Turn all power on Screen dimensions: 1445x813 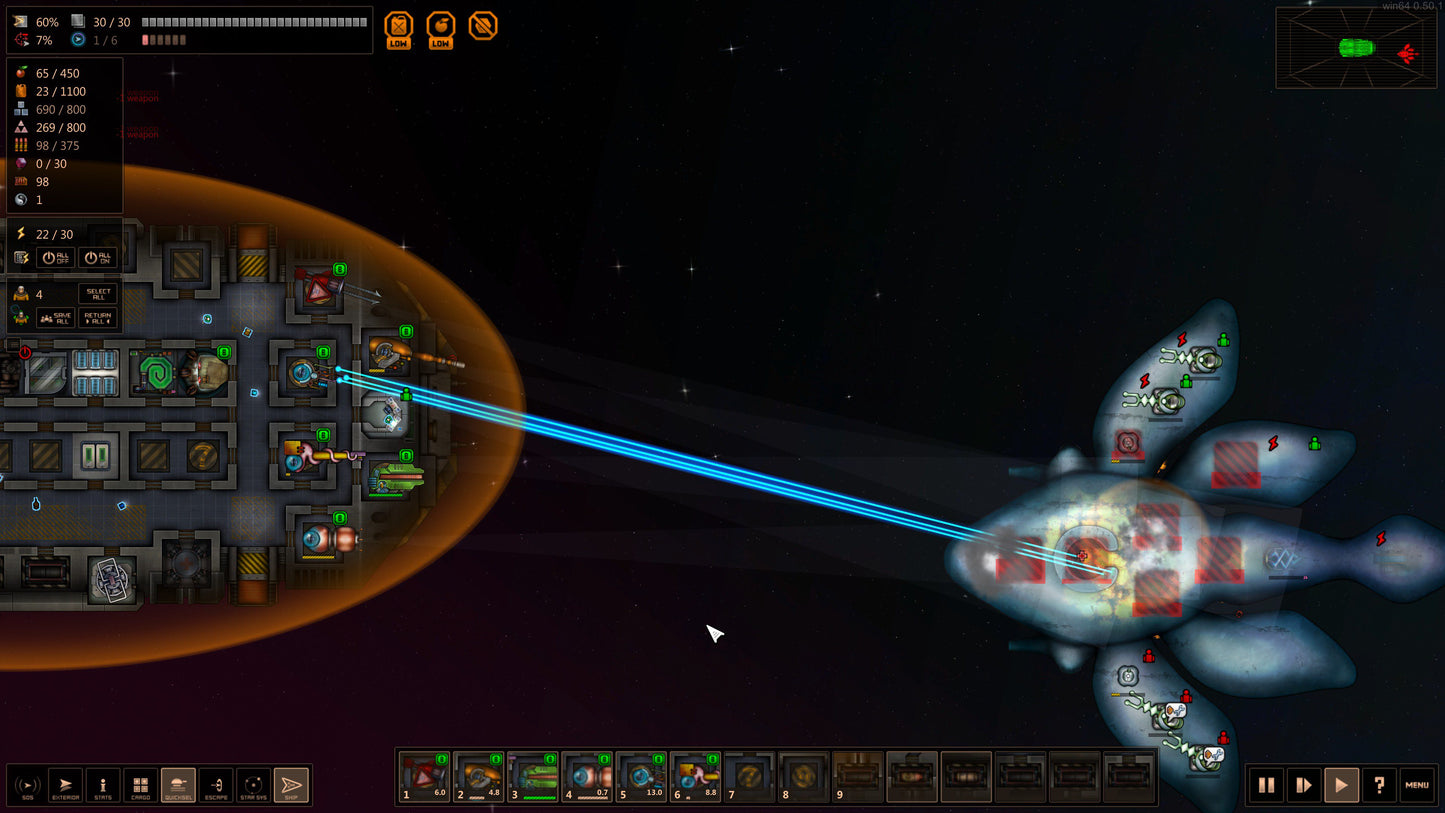97,257
